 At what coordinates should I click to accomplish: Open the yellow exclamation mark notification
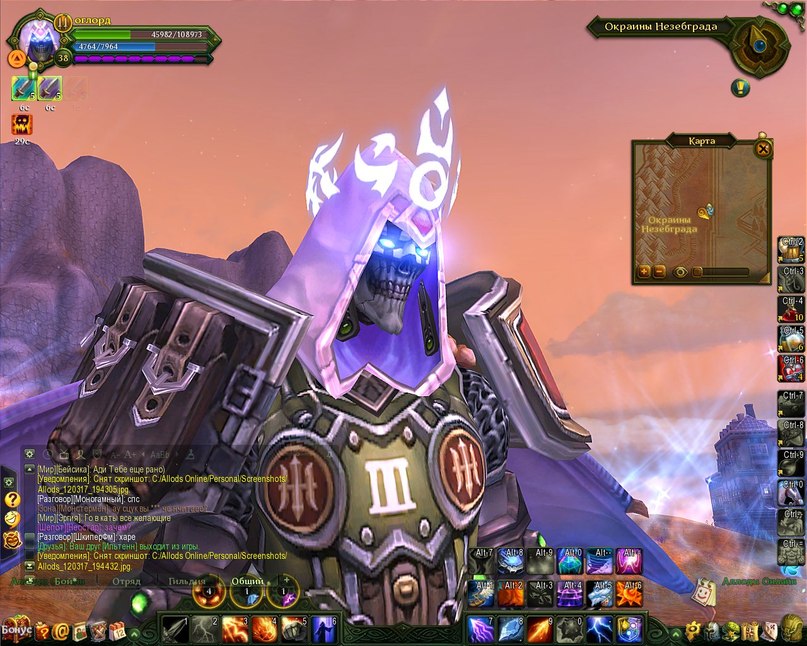[740, 88]
